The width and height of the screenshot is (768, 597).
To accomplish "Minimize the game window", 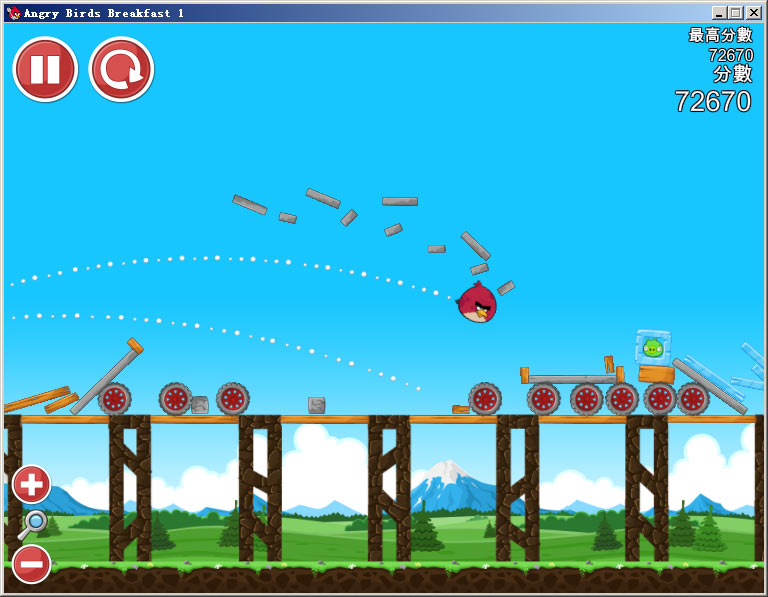I will (x=719, y=13).
